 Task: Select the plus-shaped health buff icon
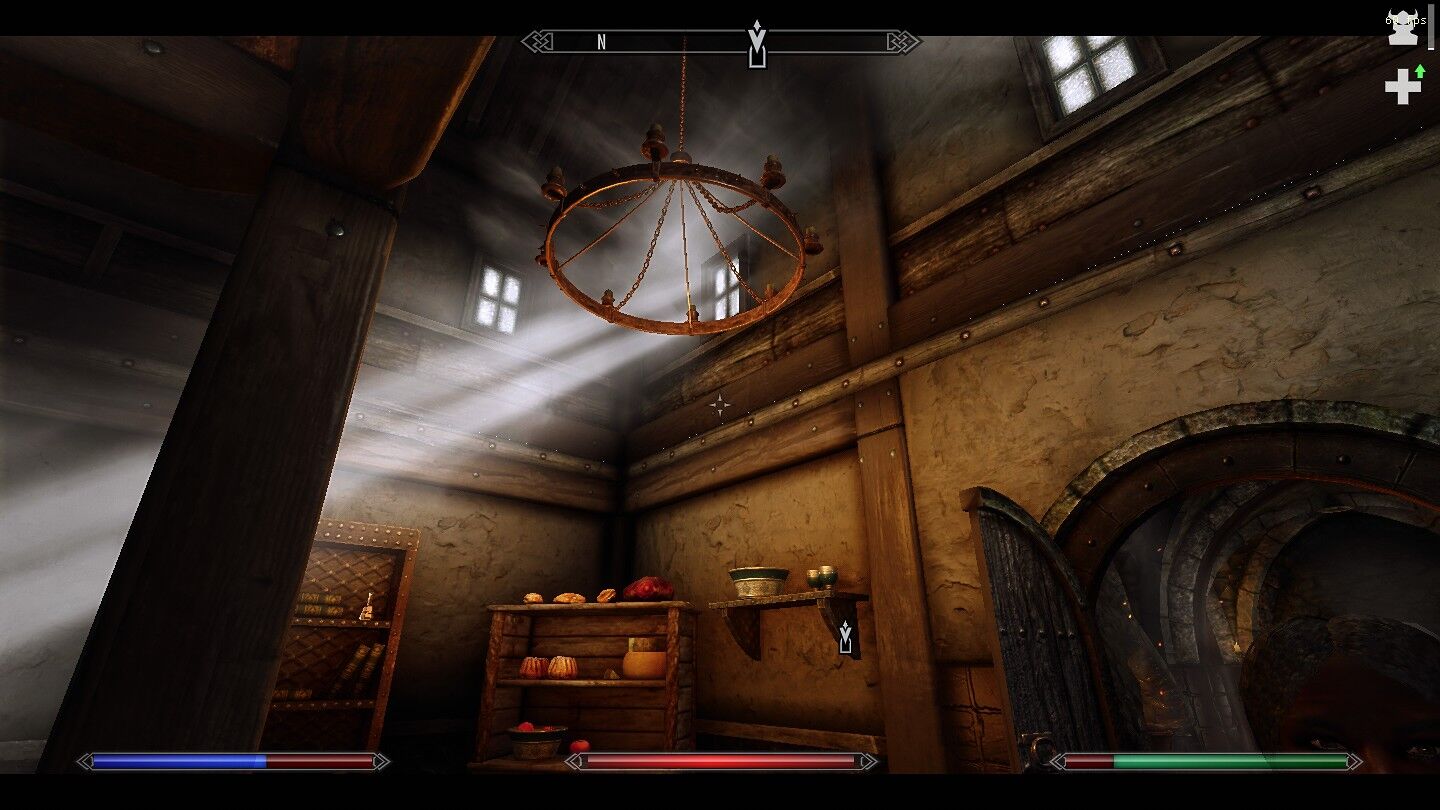coord(1403,86)
